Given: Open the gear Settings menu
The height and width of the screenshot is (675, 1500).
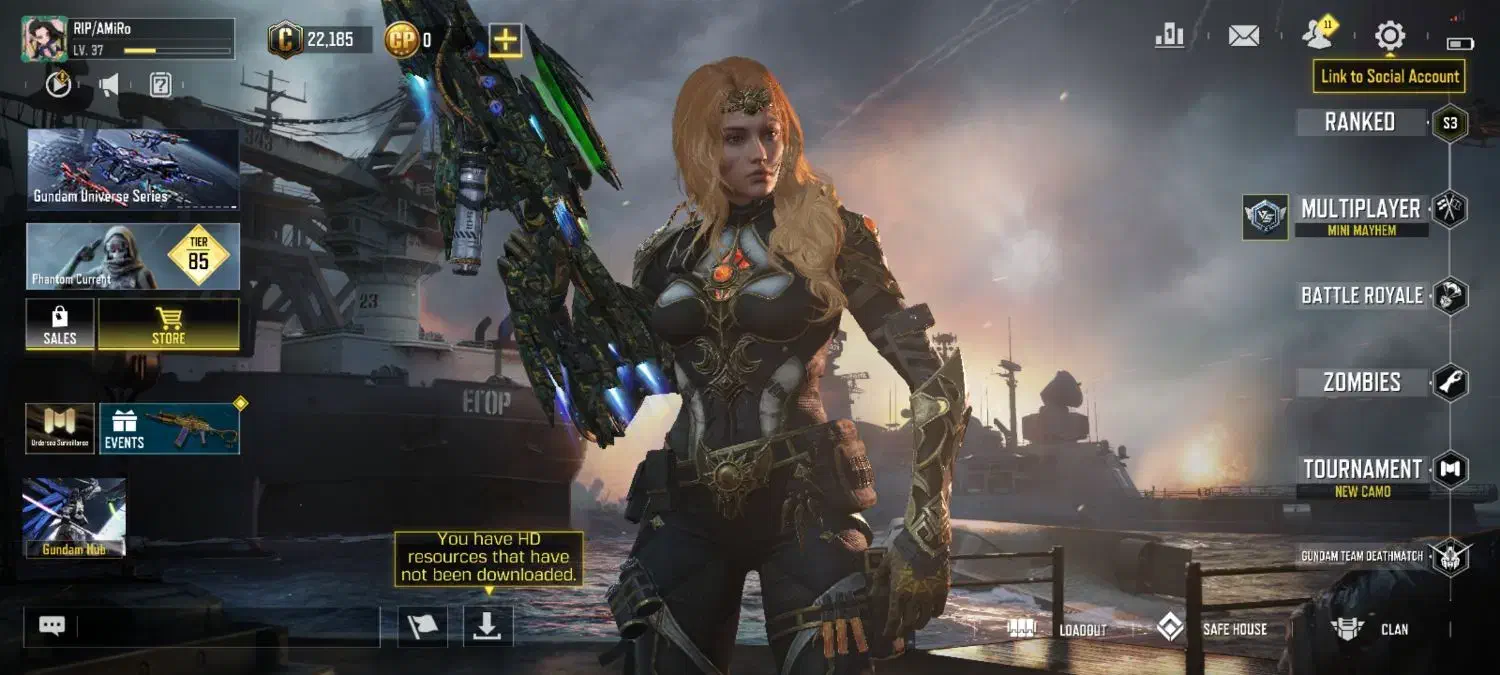Looking at the screenshot, I should pyautogui.click(x=1389, y=37).
